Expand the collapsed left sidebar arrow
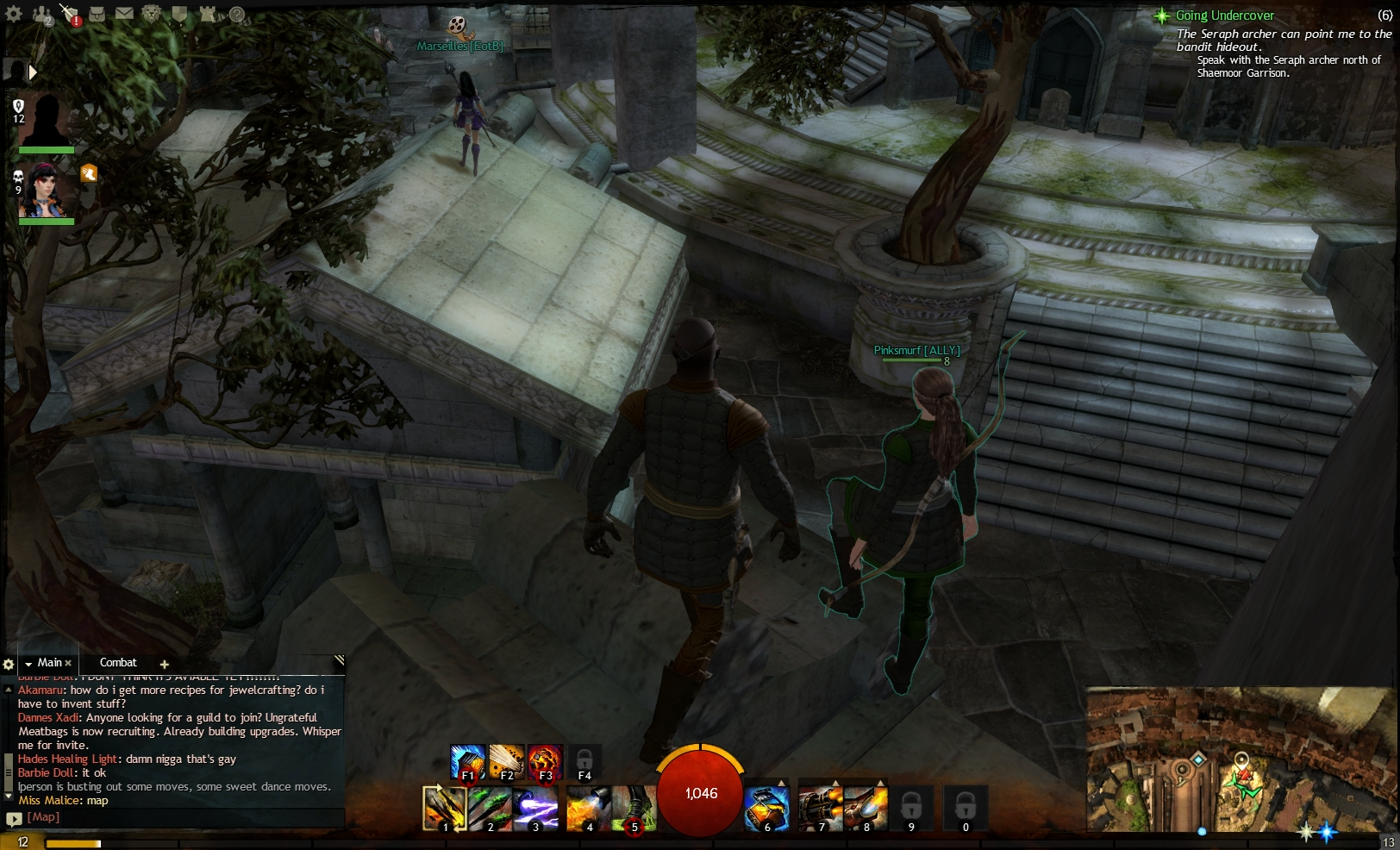Image resolution: width=1400 pixels, height=850 pixels. click(x=33, y=72)
